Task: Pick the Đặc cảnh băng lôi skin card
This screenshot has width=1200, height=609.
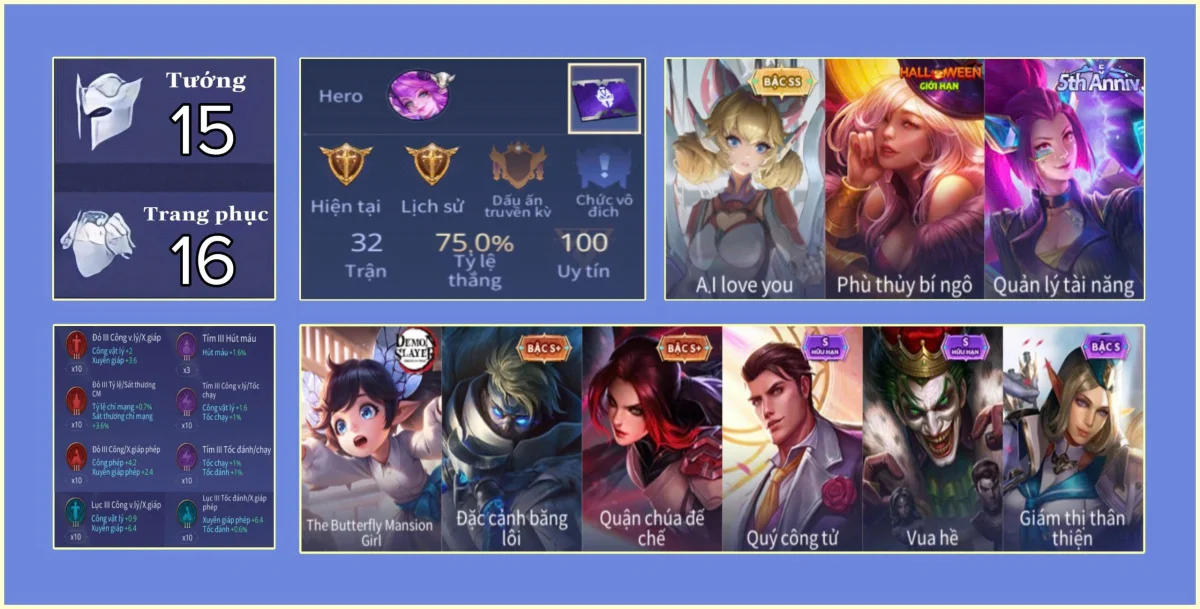Action: point(512,438)
